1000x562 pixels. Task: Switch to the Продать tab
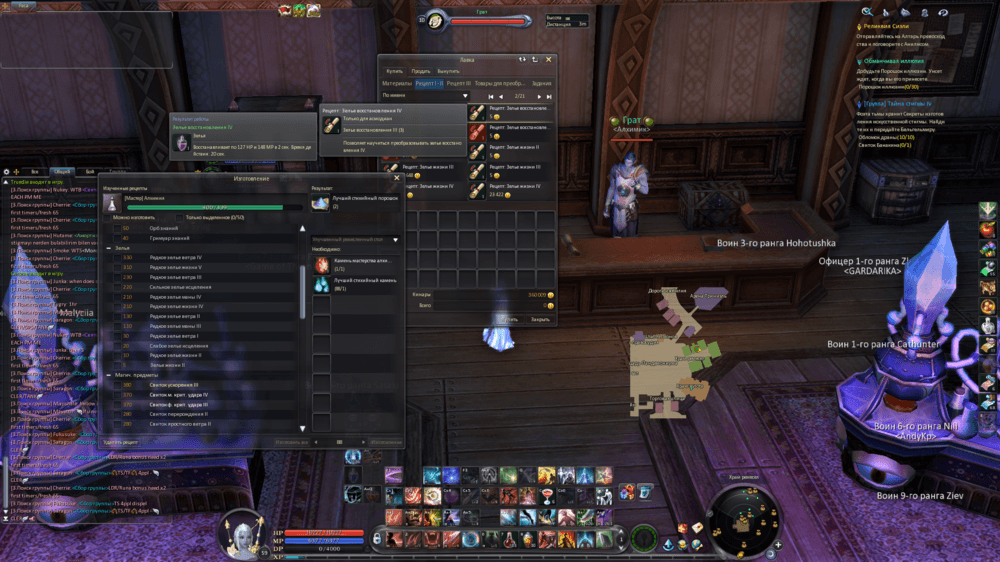click(421, 71)
